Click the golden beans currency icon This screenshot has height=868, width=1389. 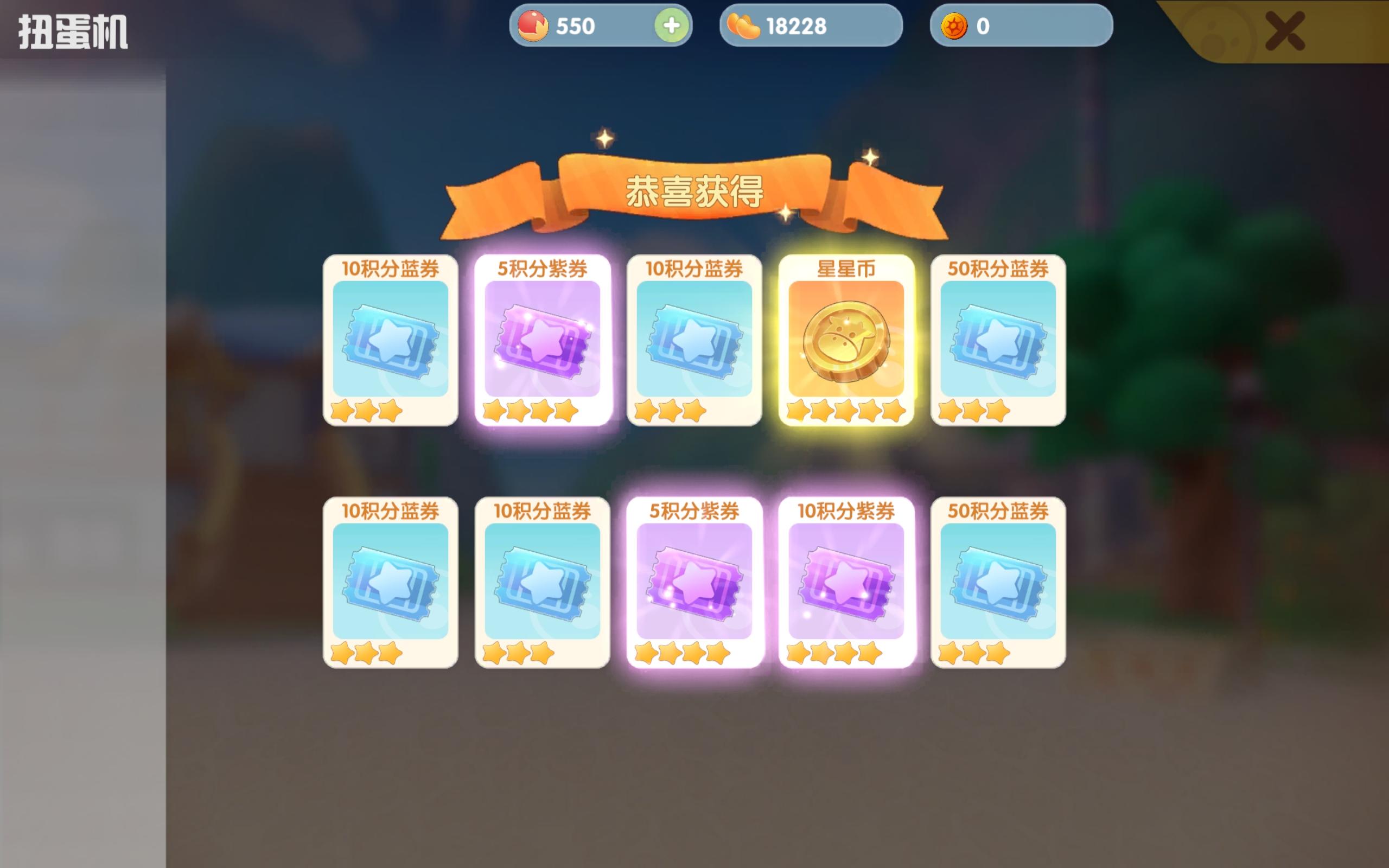744,26
